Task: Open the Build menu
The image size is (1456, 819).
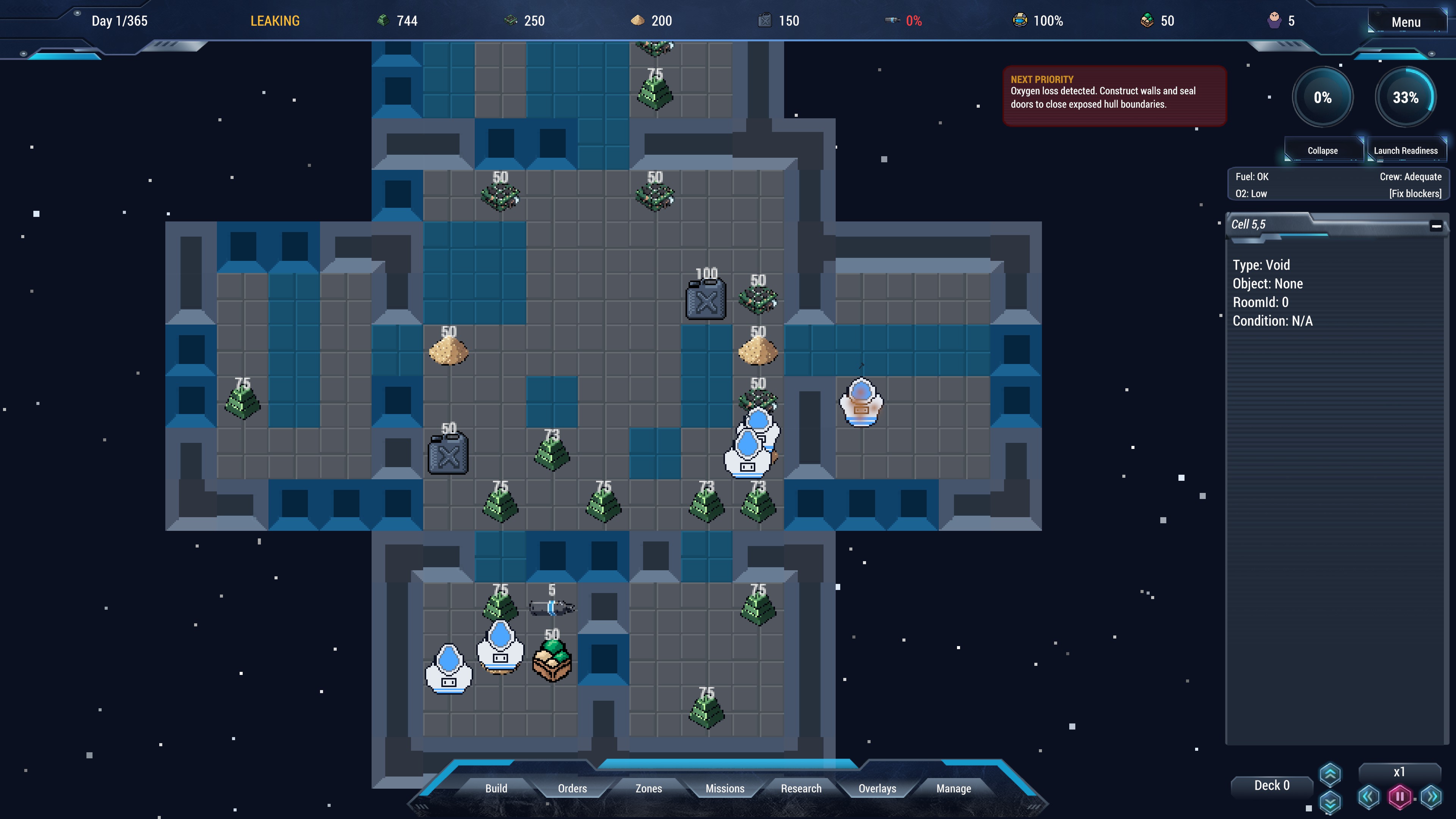Action: pos(496,788)
